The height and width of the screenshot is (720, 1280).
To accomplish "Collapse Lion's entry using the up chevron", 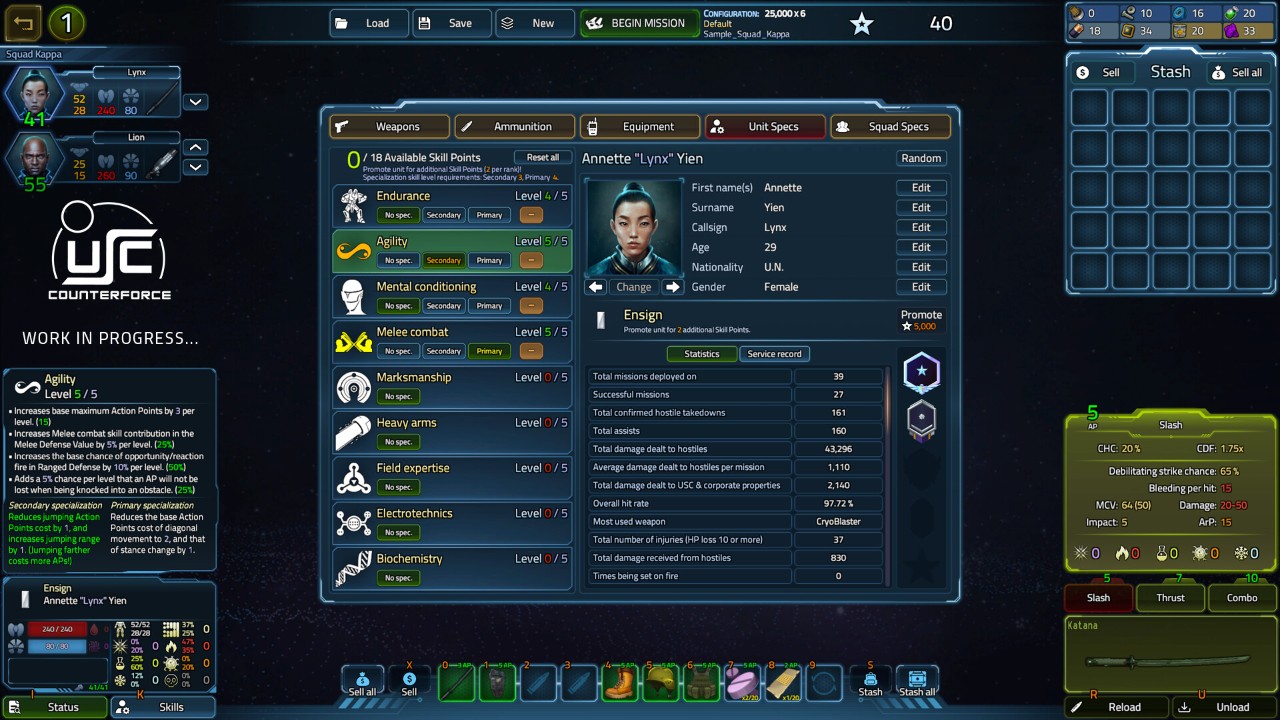I will pos(195,145).
